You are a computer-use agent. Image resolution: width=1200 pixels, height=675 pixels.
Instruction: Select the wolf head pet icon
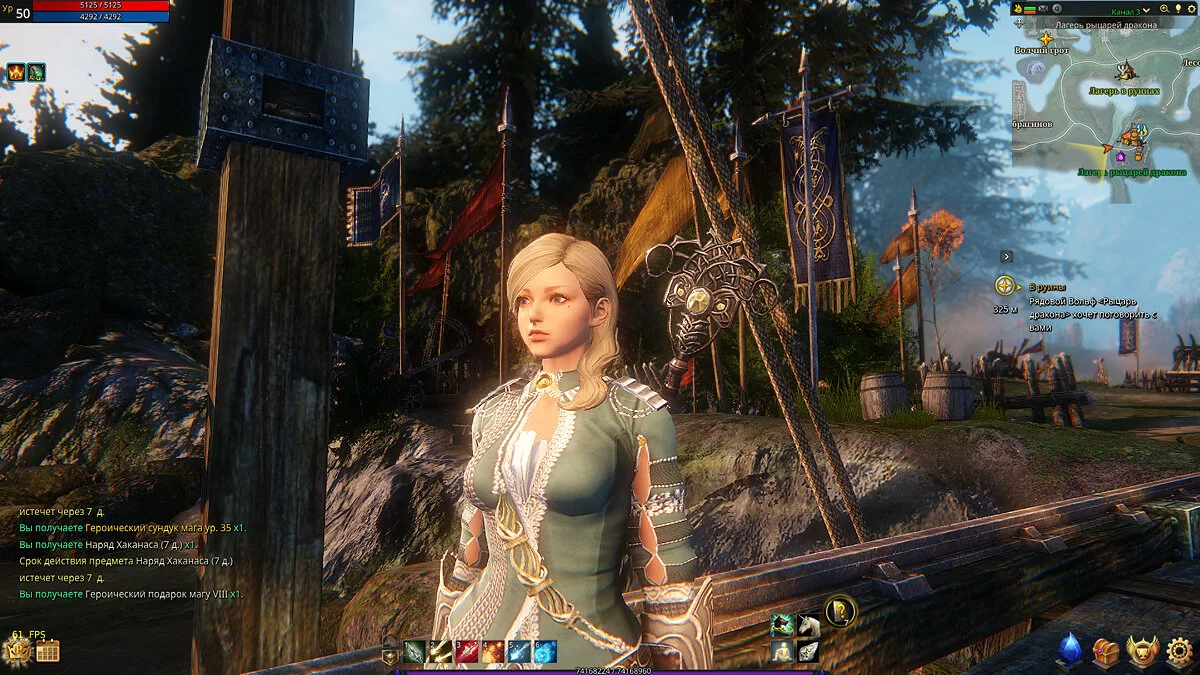(x=782, y=626)
